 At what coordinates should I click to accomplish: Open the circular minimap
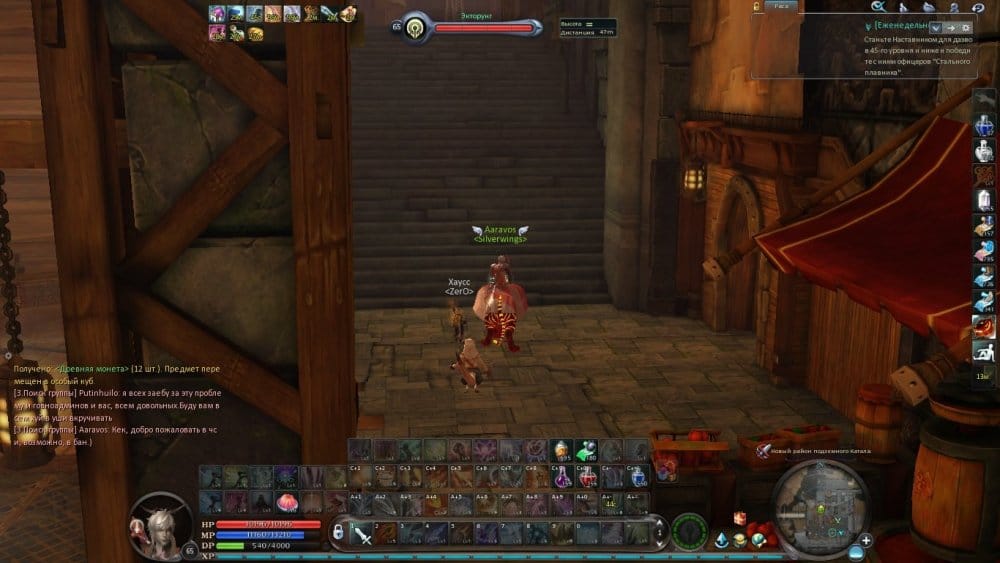pyautogui.click(x=819, y=507)
